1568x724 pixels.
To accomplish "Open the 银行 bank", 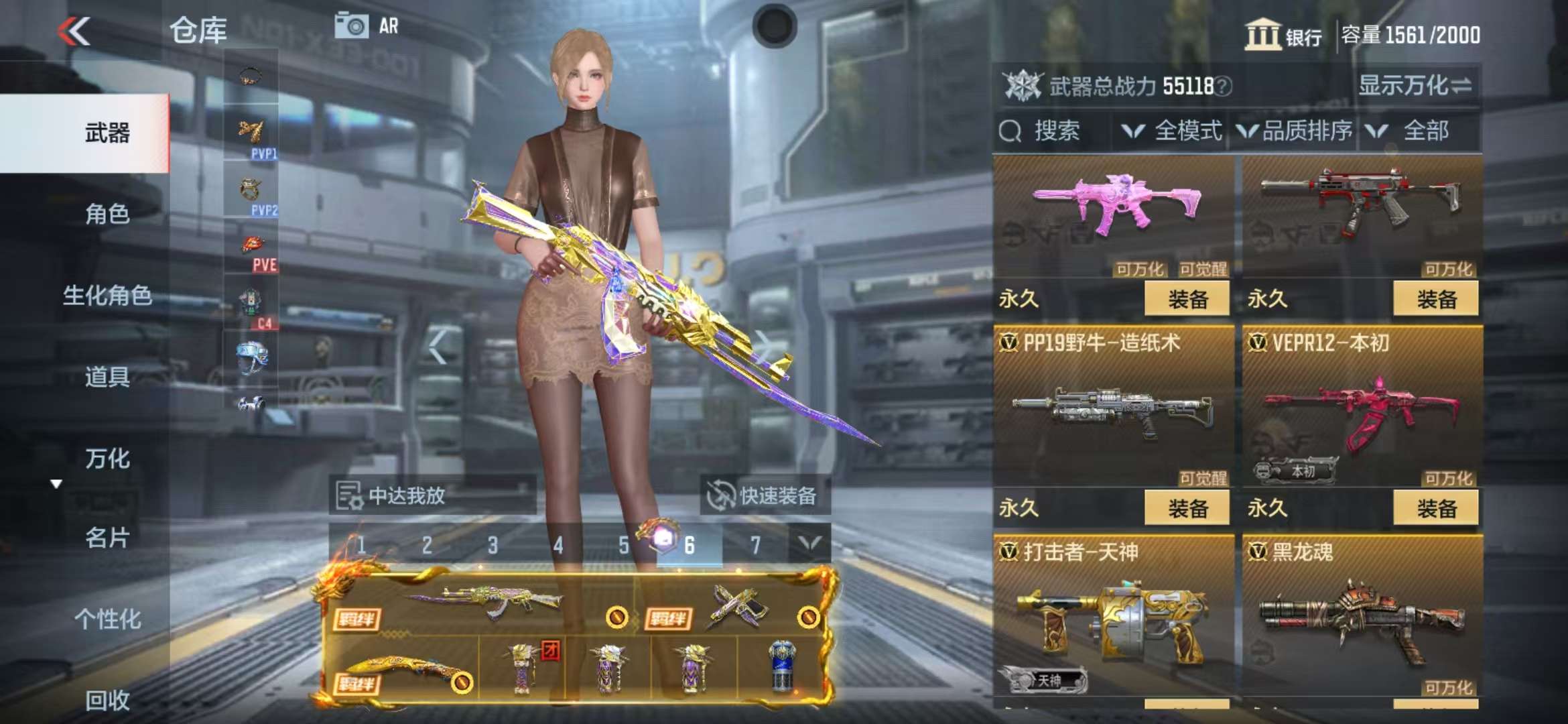I will click(1283, 35).
